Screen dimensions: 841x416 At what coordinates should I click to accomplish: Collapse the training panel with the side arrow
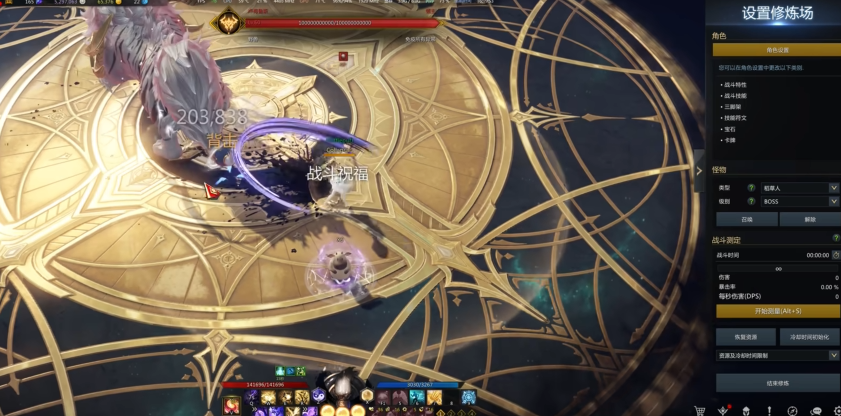coord(699,170)
